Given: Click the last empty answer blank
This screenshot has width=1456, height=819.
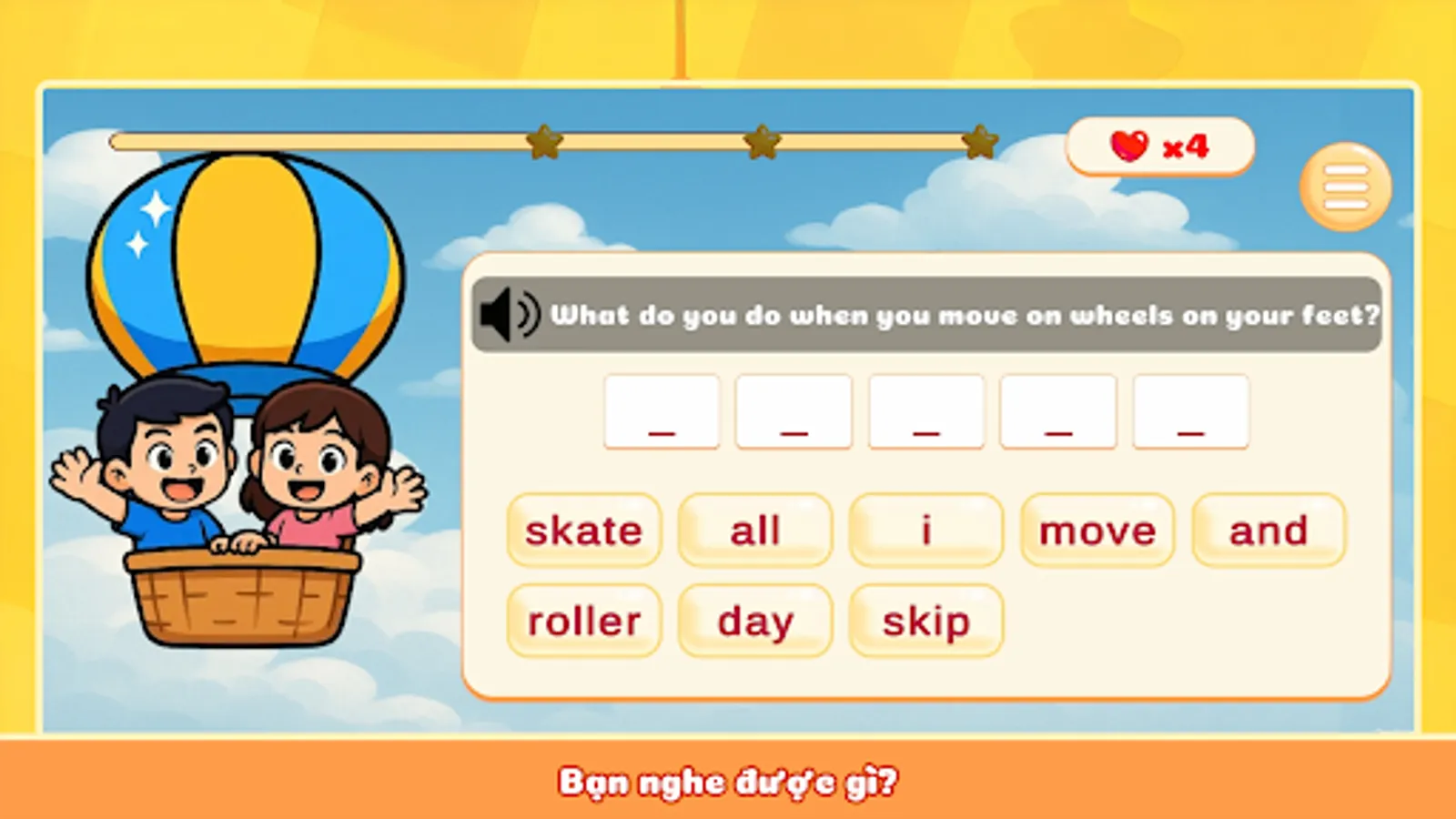Looking at the screenshot, I should 1190,411.
